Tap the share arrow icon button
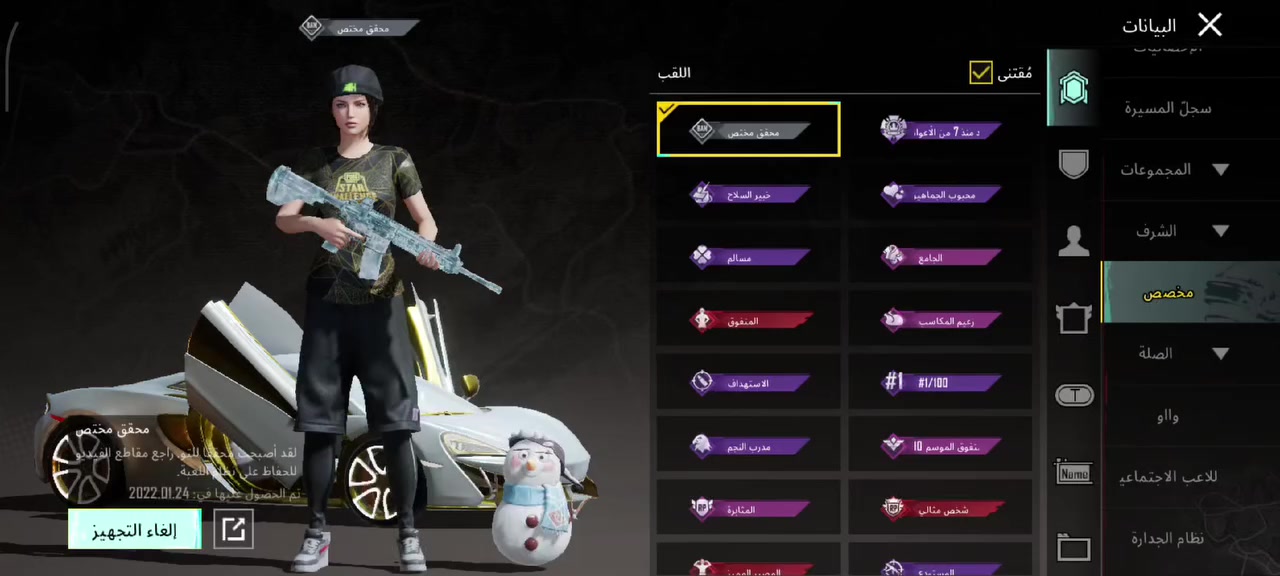1280x576 pixels. [233, 530]
